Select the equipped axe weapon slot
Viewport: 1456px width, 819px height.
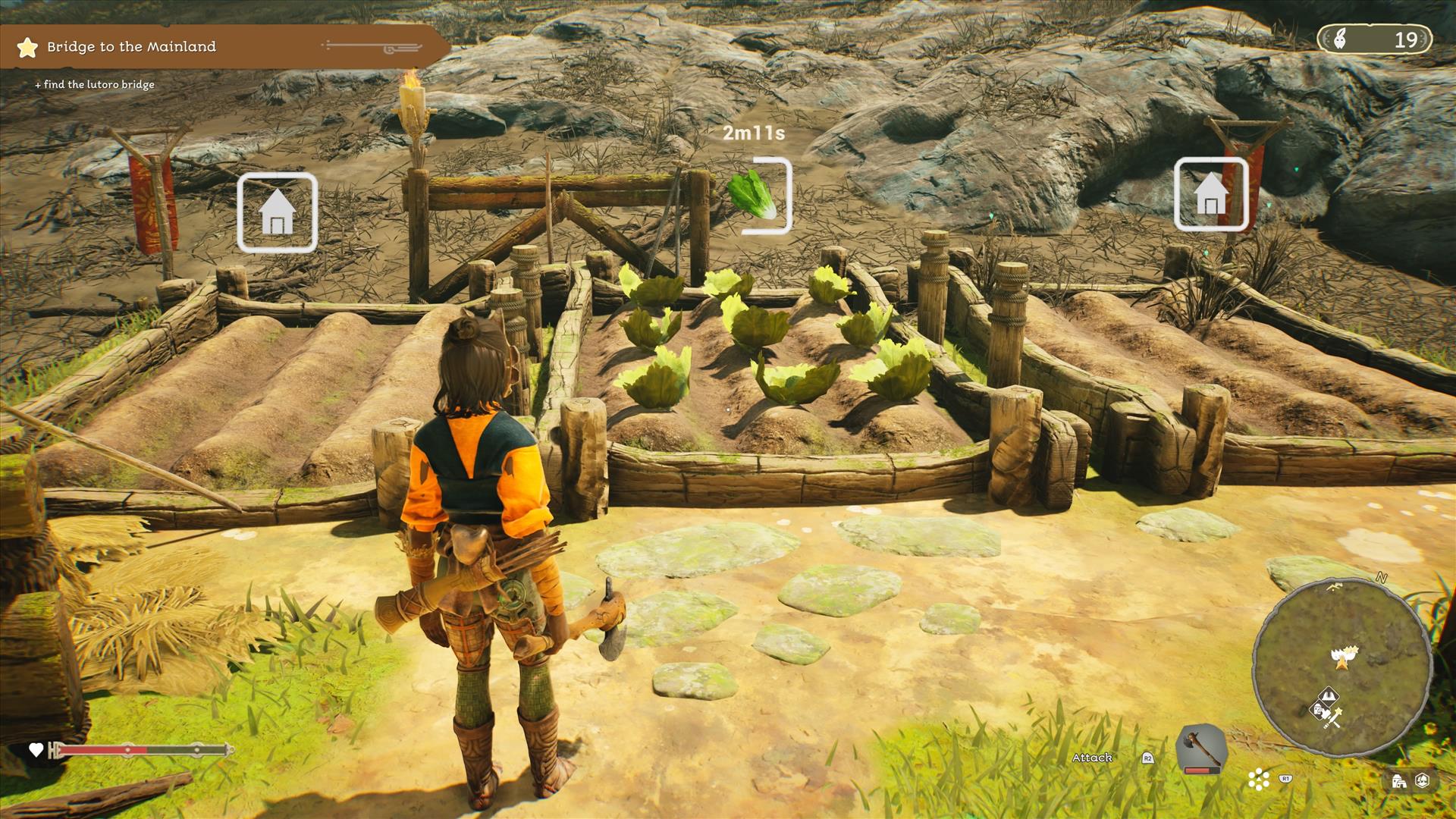(1201, 749)
